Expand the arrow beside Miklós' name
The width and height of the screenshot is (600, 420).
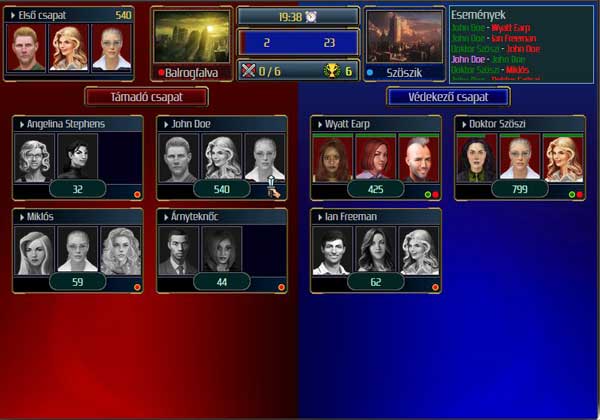[21, 216]
